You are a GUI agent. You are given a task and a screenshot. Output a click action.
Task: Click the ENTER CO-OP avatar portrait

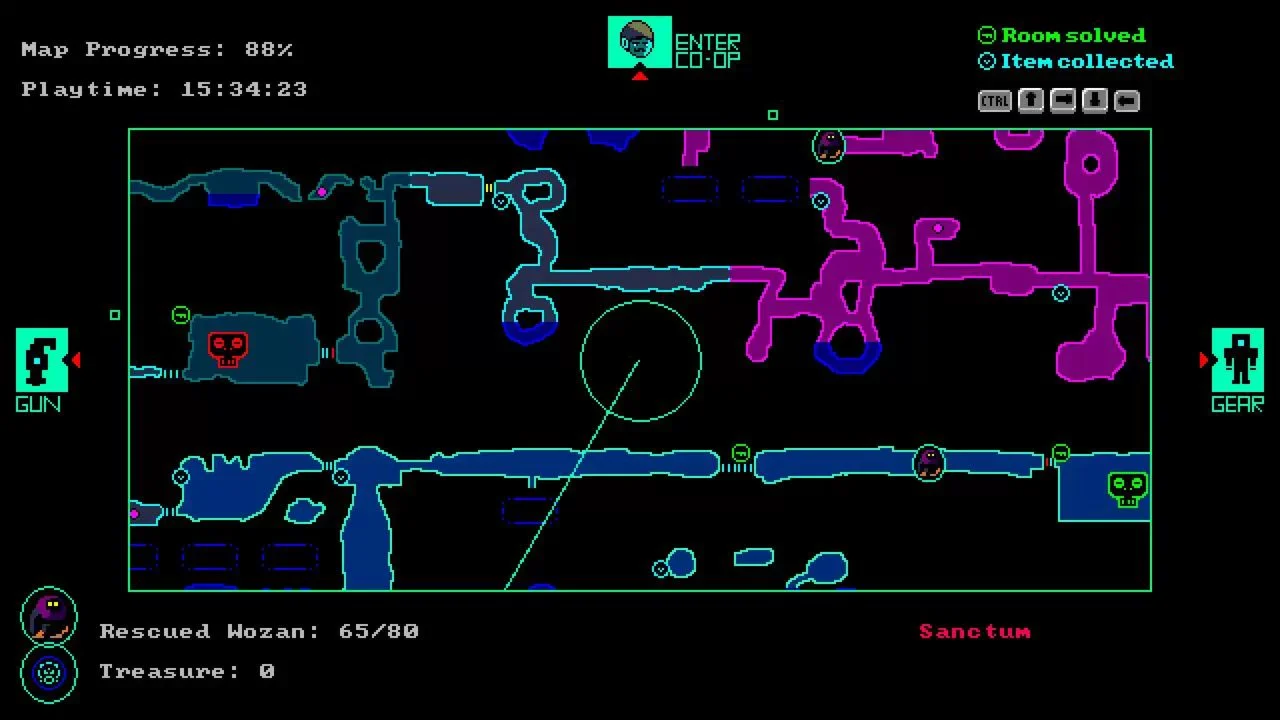point(639,42)
